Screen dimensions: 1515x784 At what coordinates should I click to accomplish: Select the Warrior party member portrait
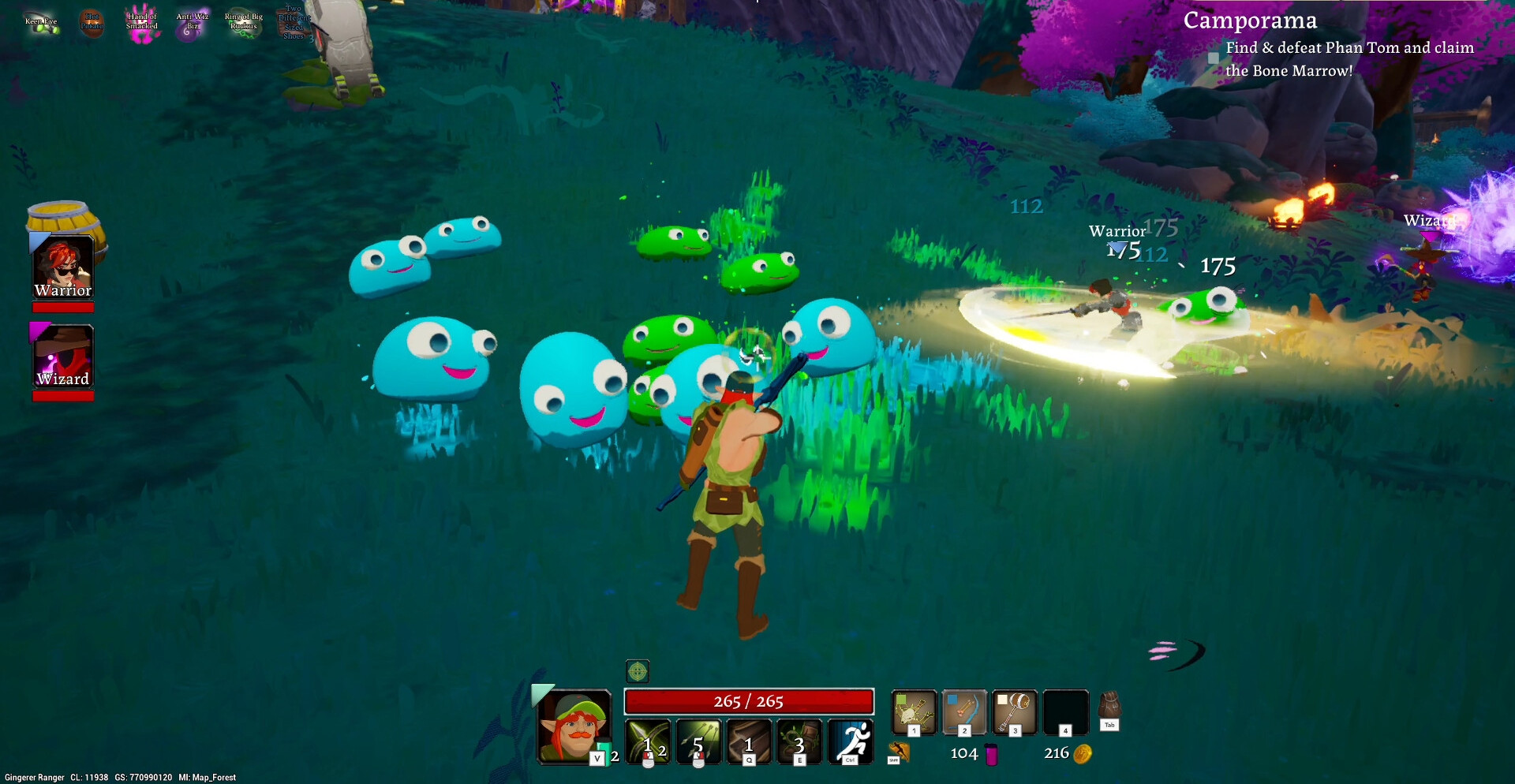63,267
